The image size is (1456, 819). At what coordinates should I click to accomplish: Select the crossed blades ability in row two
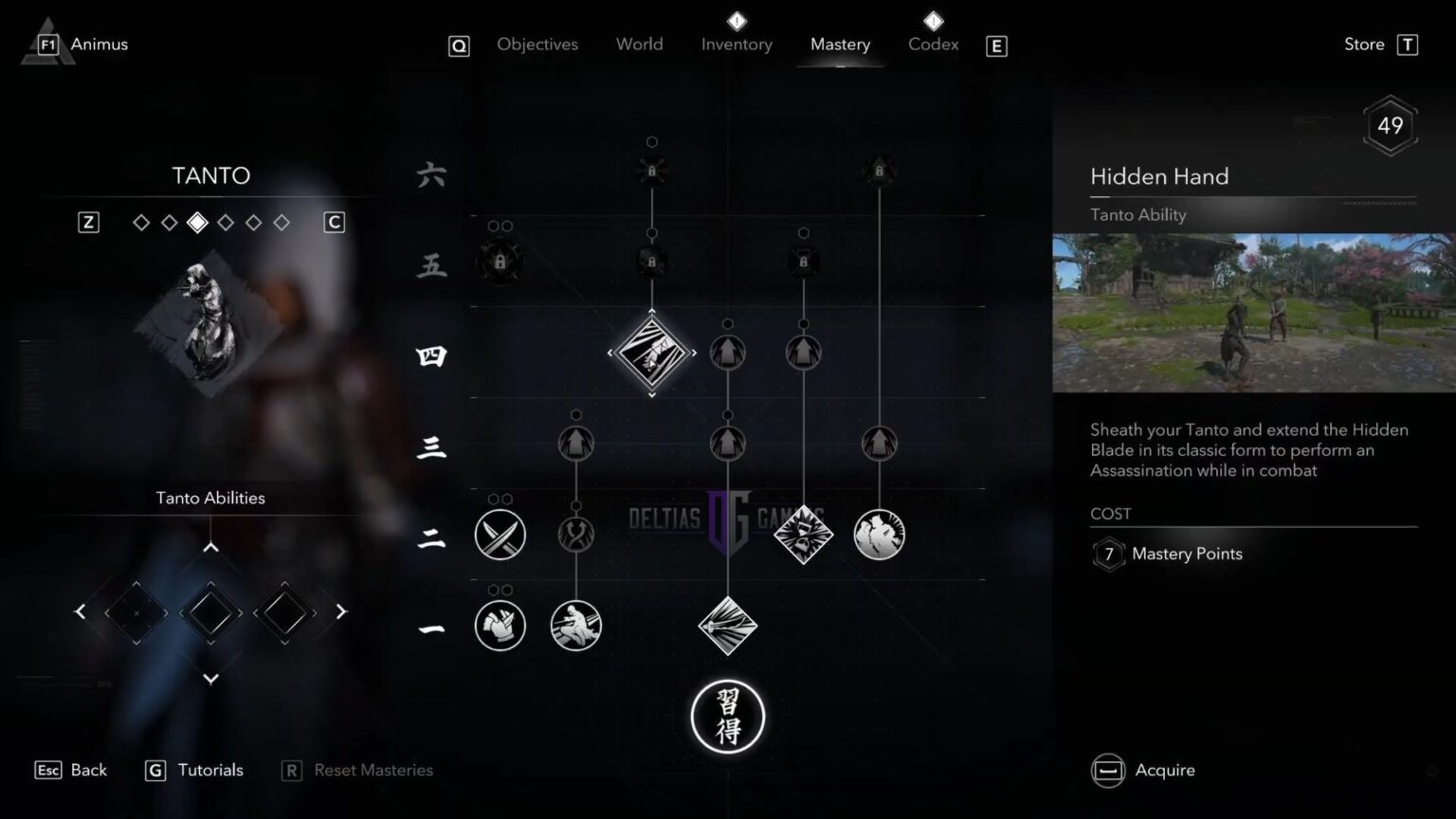click(x=500, y=535)
